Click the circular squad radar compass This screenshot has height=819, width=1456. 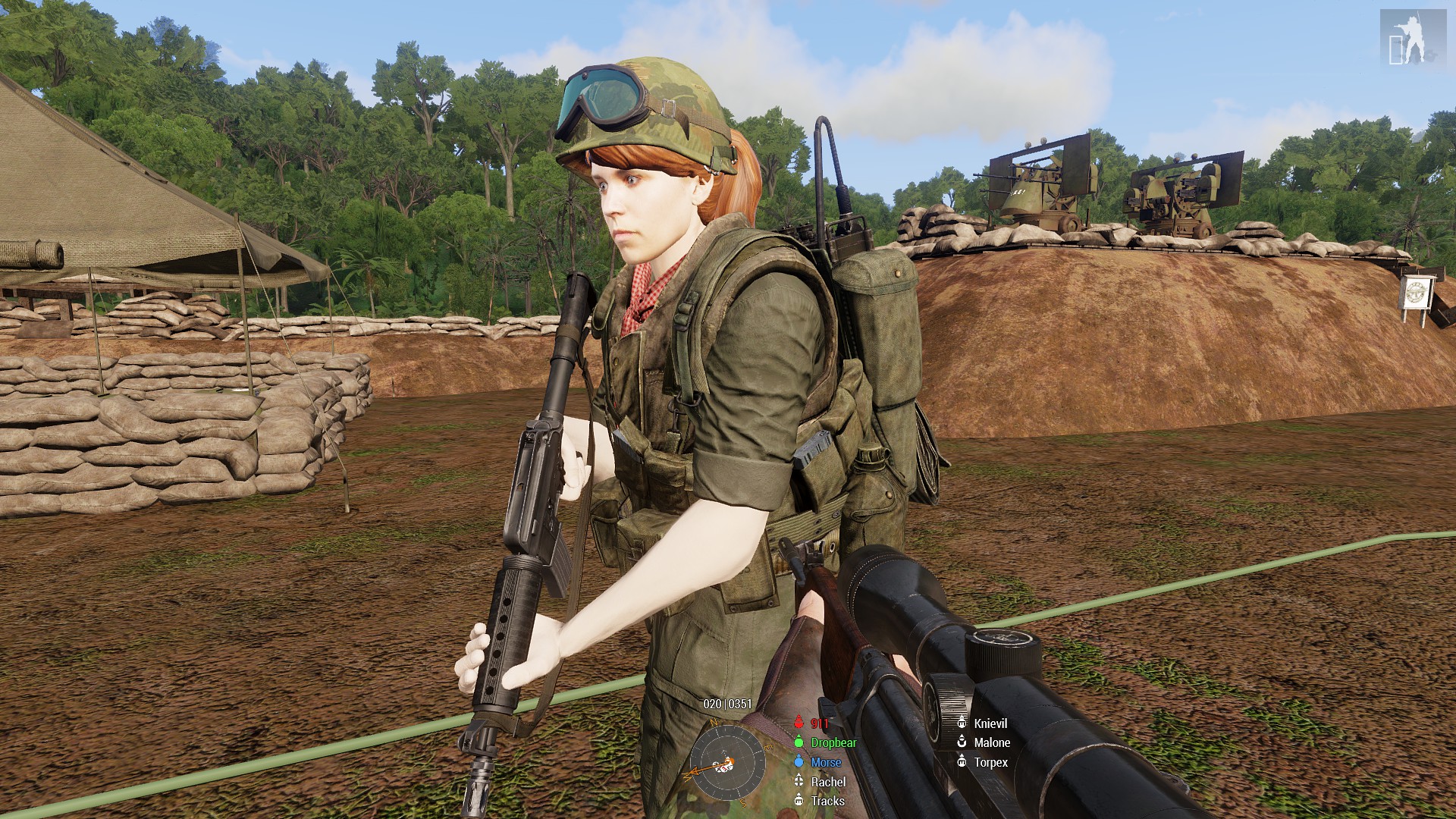point(727,762)
